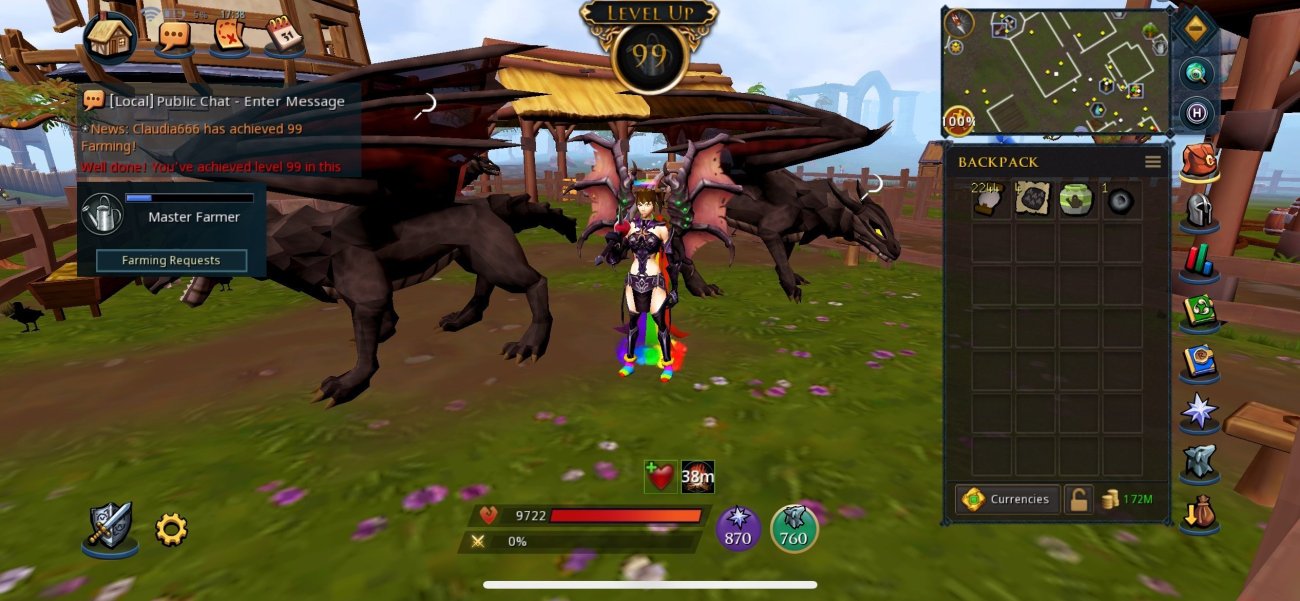Open the Farming Requests panel
The image size is (1300, 601).
(171, 260)
